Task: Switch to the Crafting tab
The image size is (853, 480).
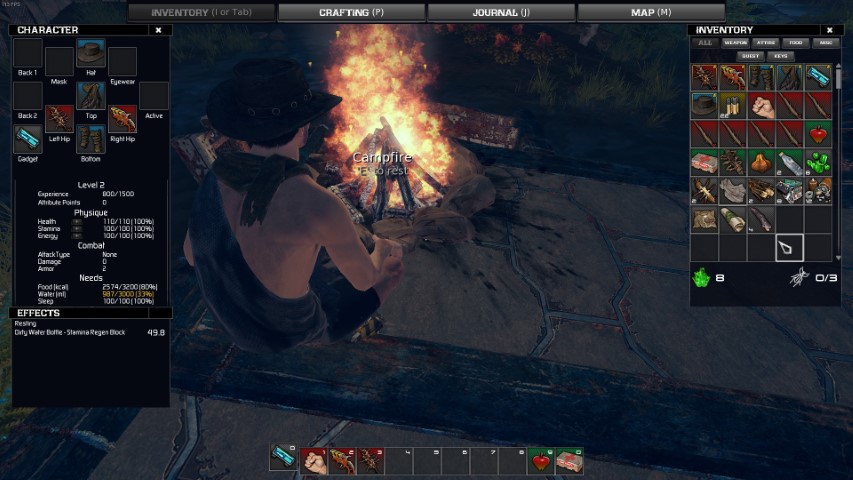Action: click(351, 13)
